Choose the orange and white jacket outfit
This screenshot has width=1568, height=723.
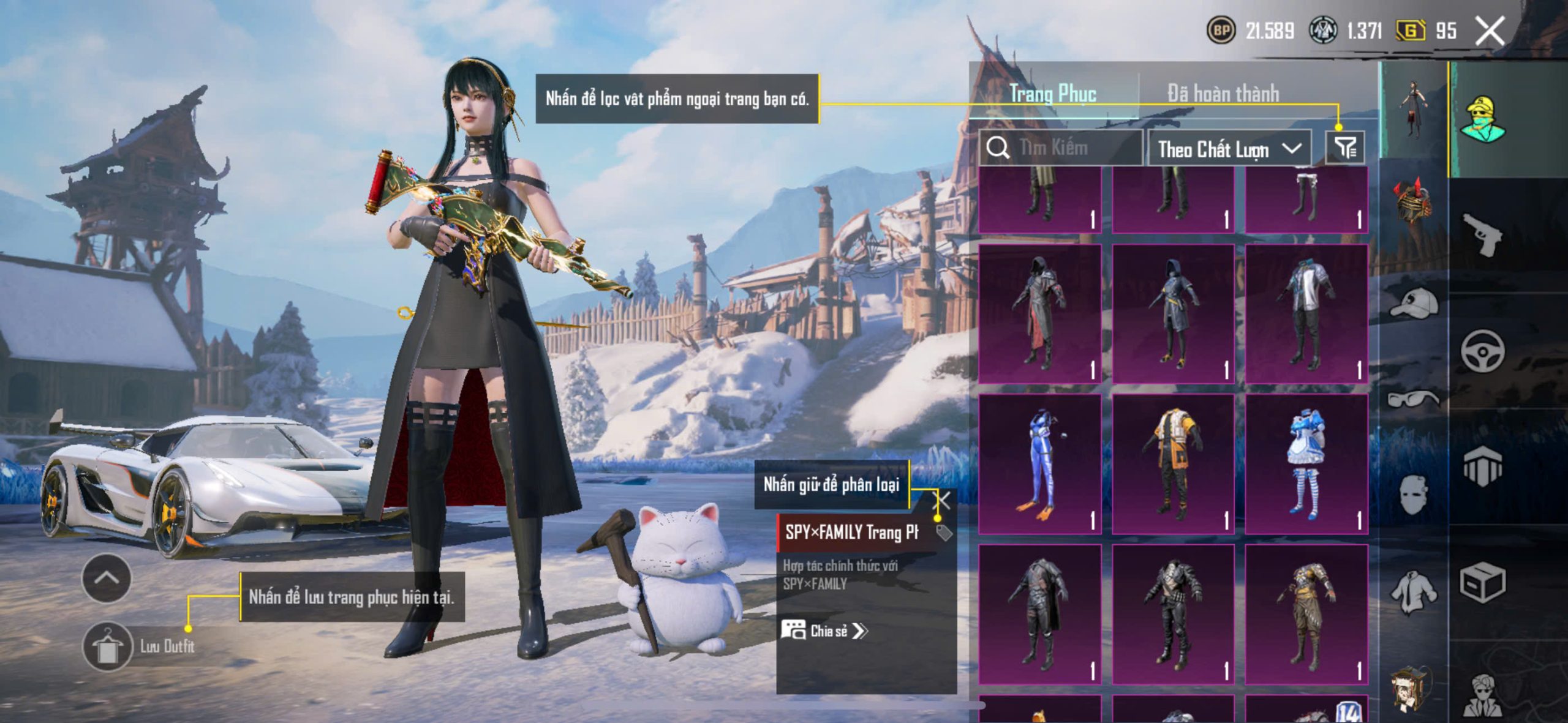click(x=1173, y=465)
